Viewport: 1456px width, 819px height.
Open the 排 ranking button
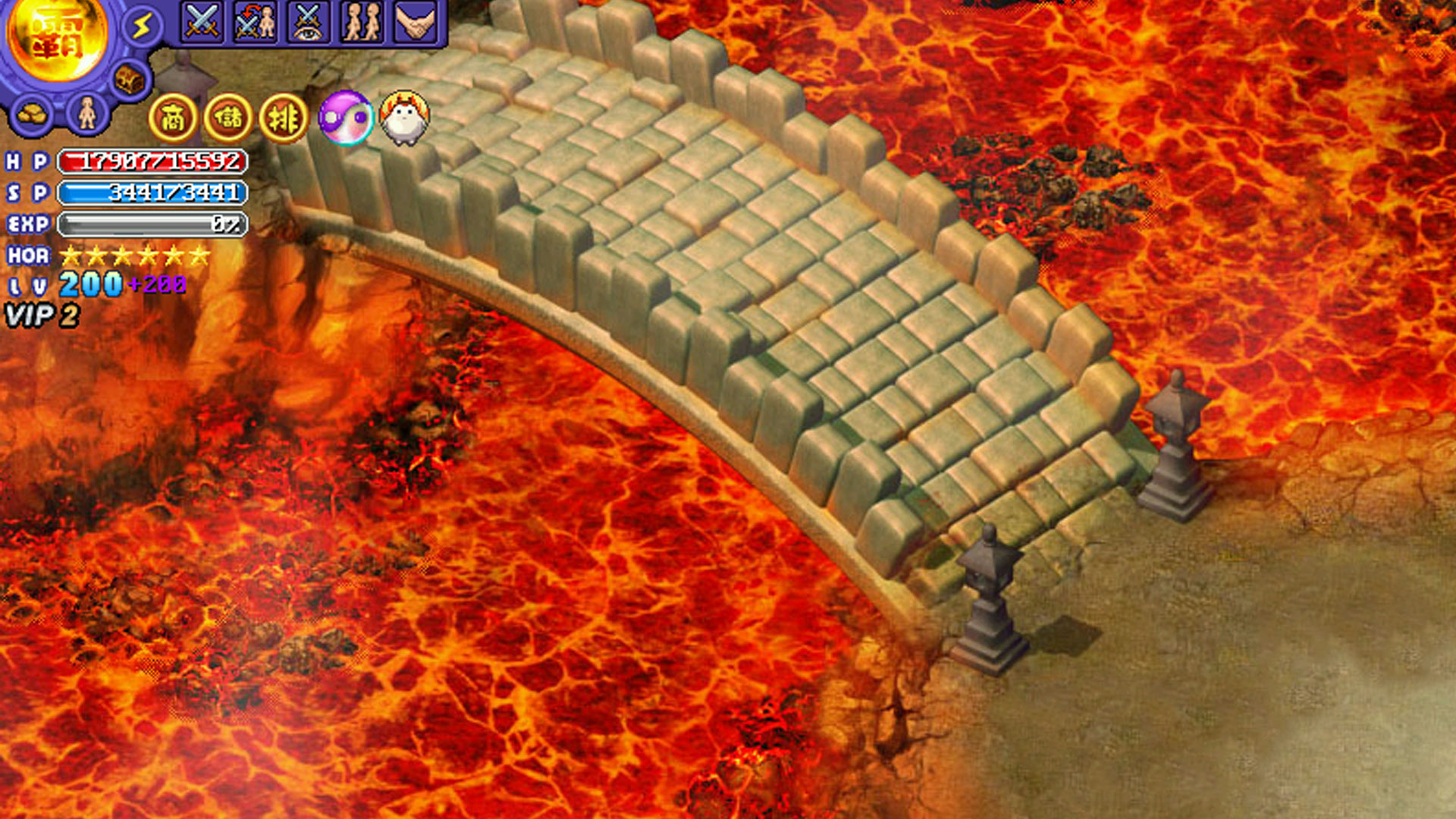[x=284, y=118]
